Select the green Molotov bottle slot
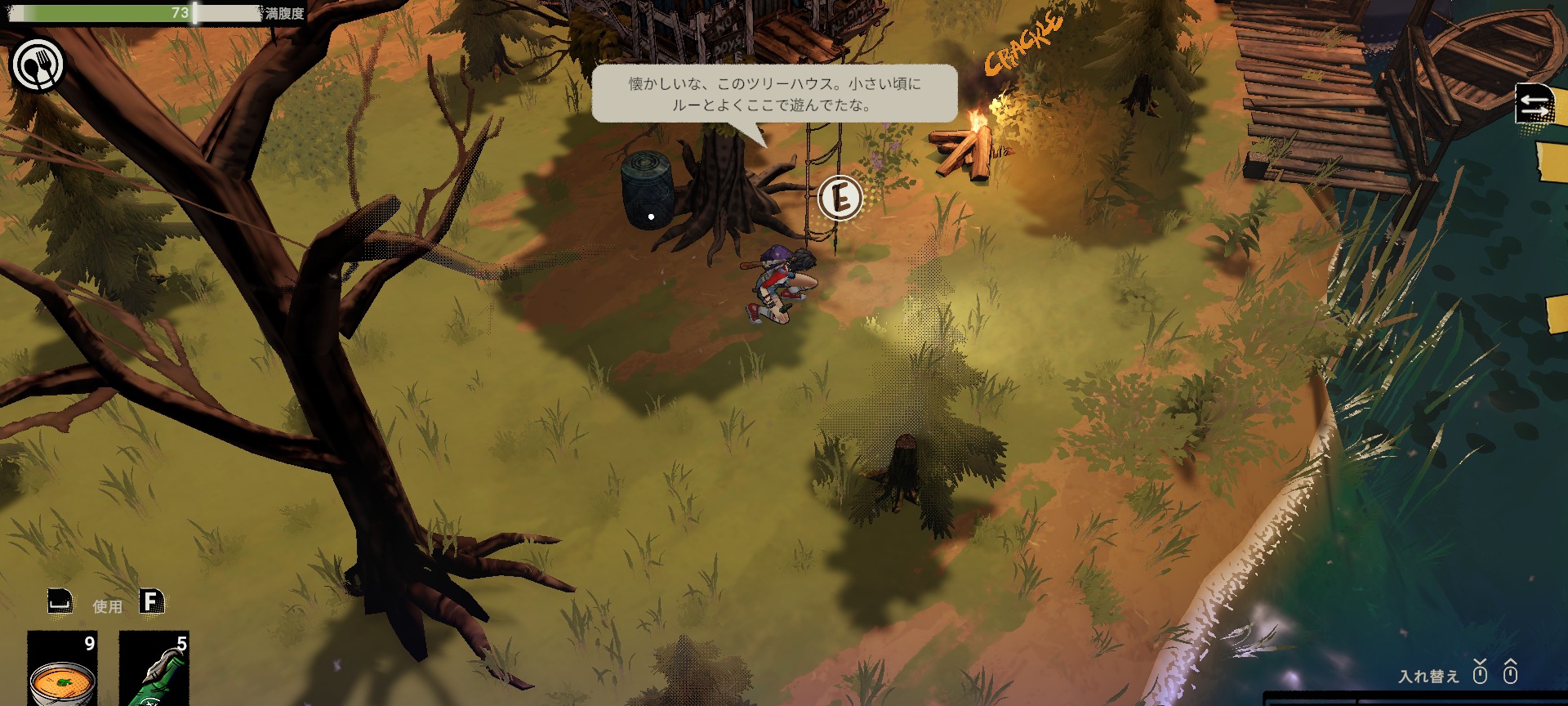 pyautogui.click(x=154, y=671)
